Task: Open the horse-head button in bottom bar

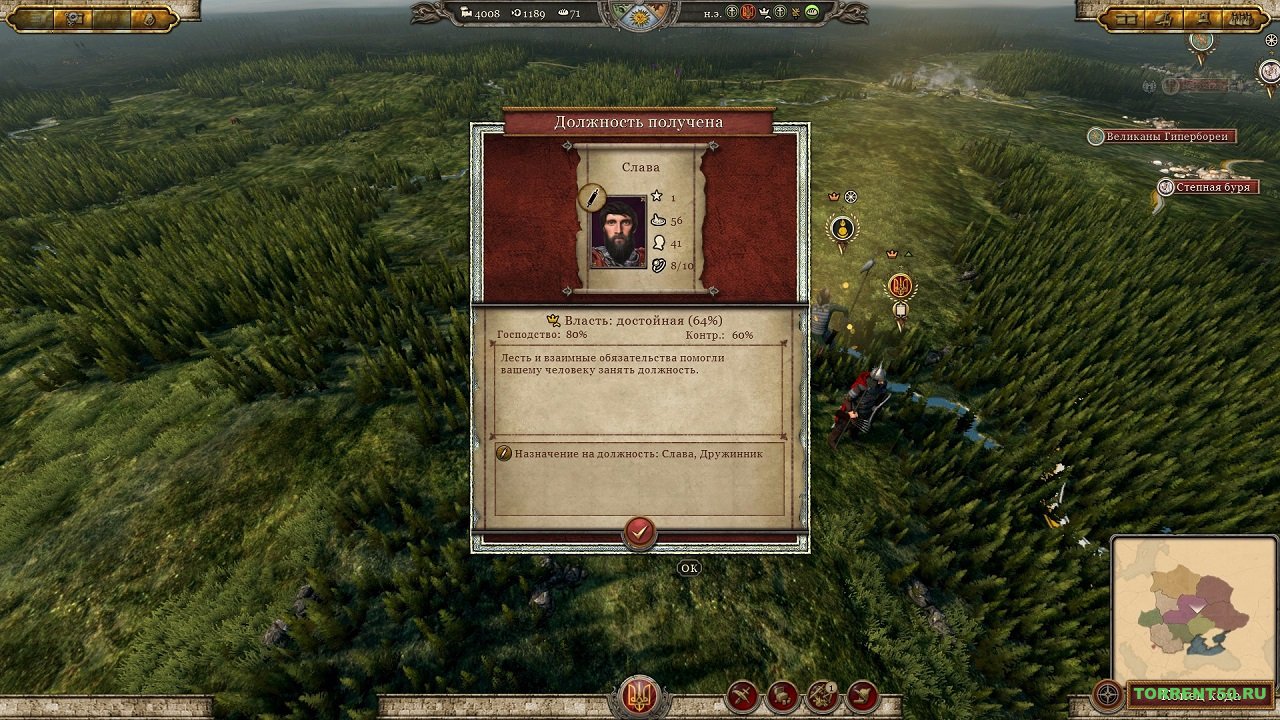Action: [782, 696]
